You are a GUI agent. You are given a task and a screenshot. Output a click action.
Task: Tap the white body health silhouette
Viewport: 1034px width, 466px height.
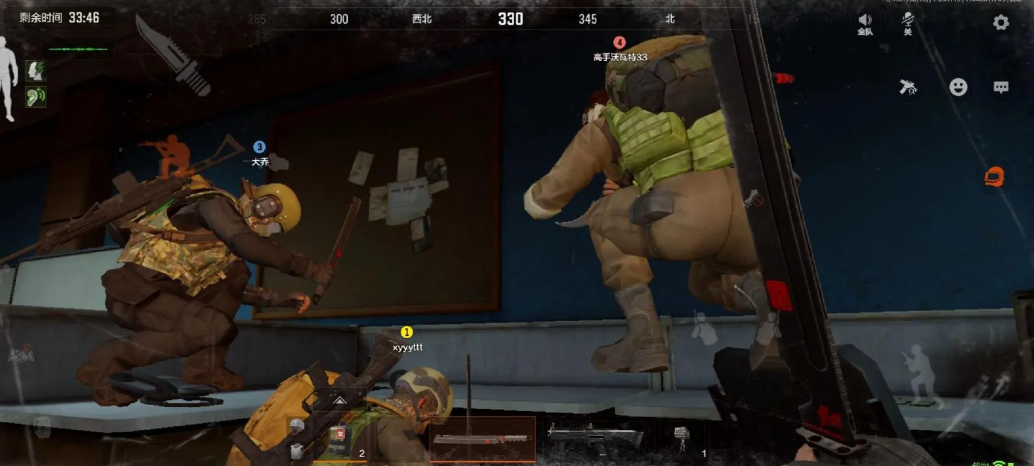click(x=8, y=77)
